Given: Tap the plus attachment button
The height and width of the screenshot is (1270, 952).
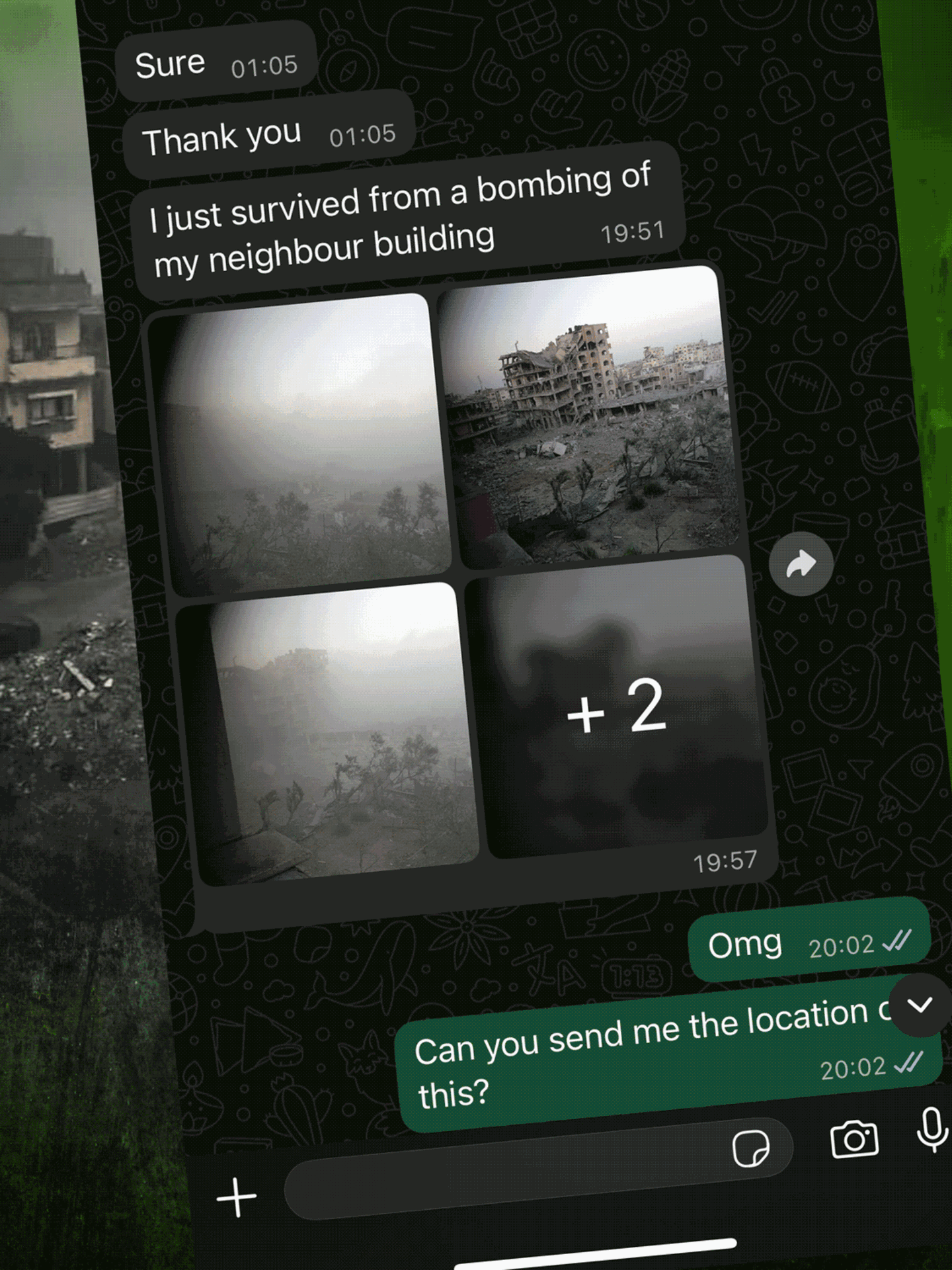Looking at the screenshot, I should tap(236, 1197).
